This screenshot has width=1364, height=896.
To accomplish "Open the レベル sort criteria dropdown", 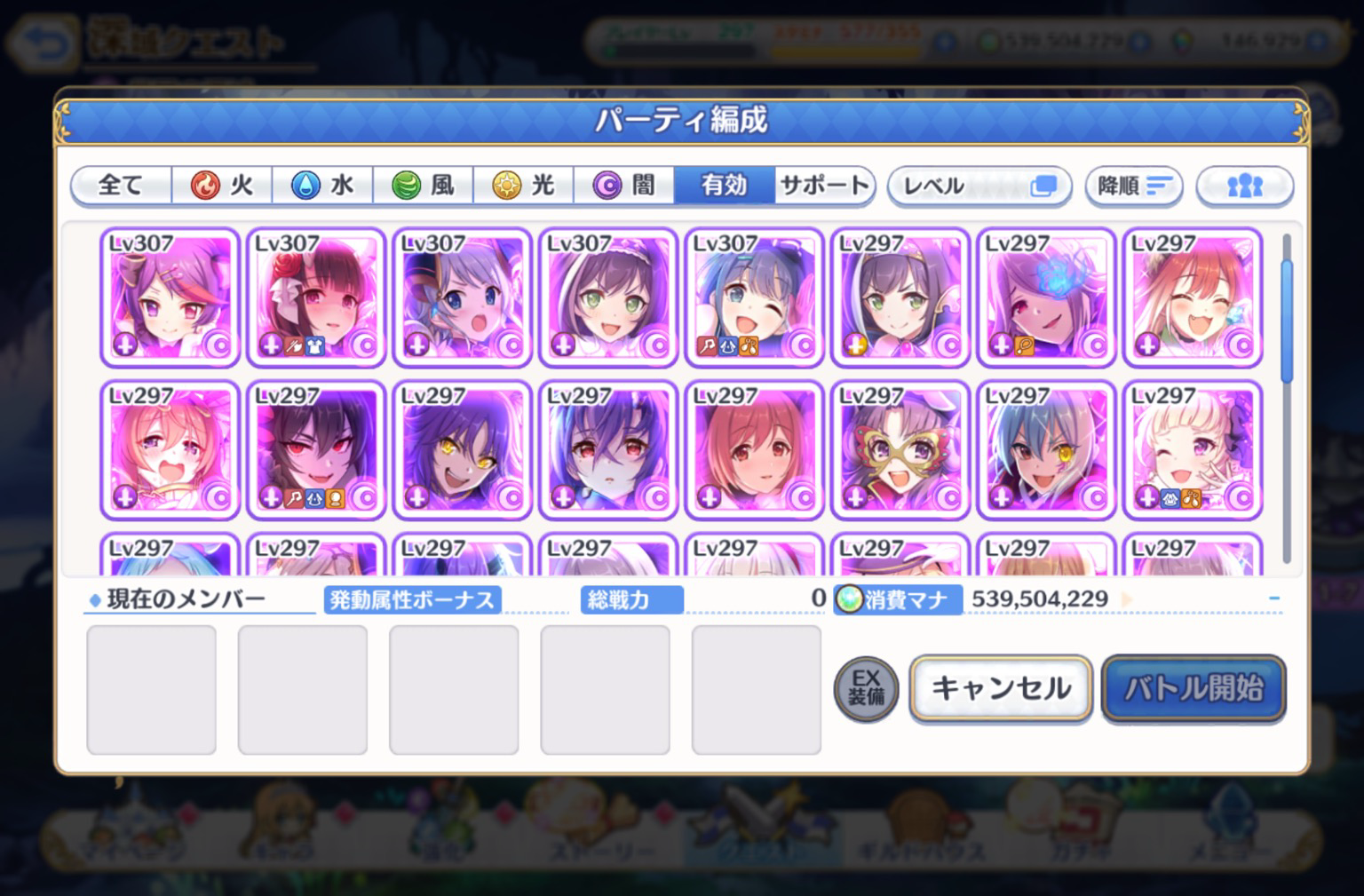I will pos(979,186).
